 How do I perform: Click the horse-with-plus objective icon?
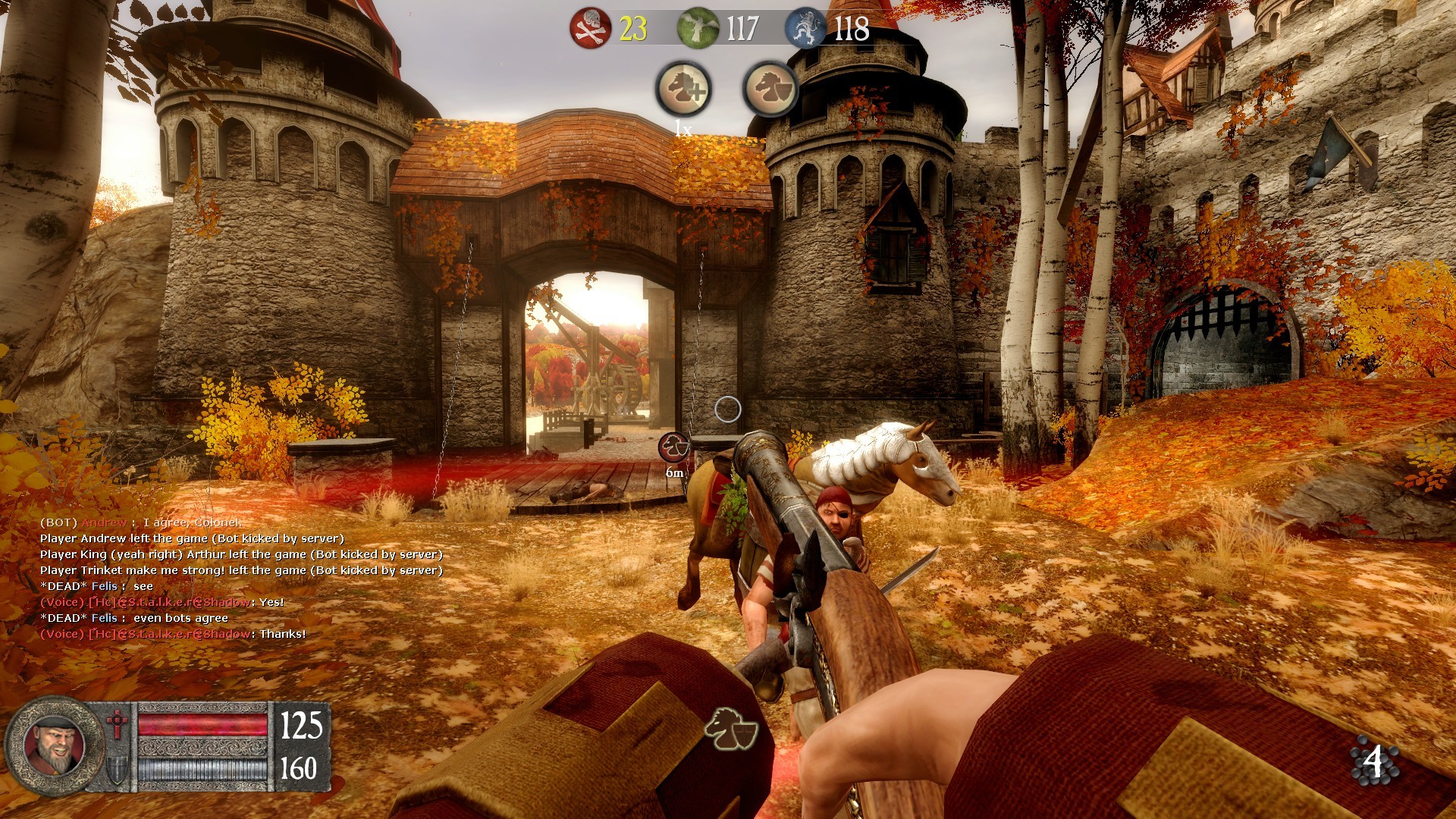[x=683, y=89]
